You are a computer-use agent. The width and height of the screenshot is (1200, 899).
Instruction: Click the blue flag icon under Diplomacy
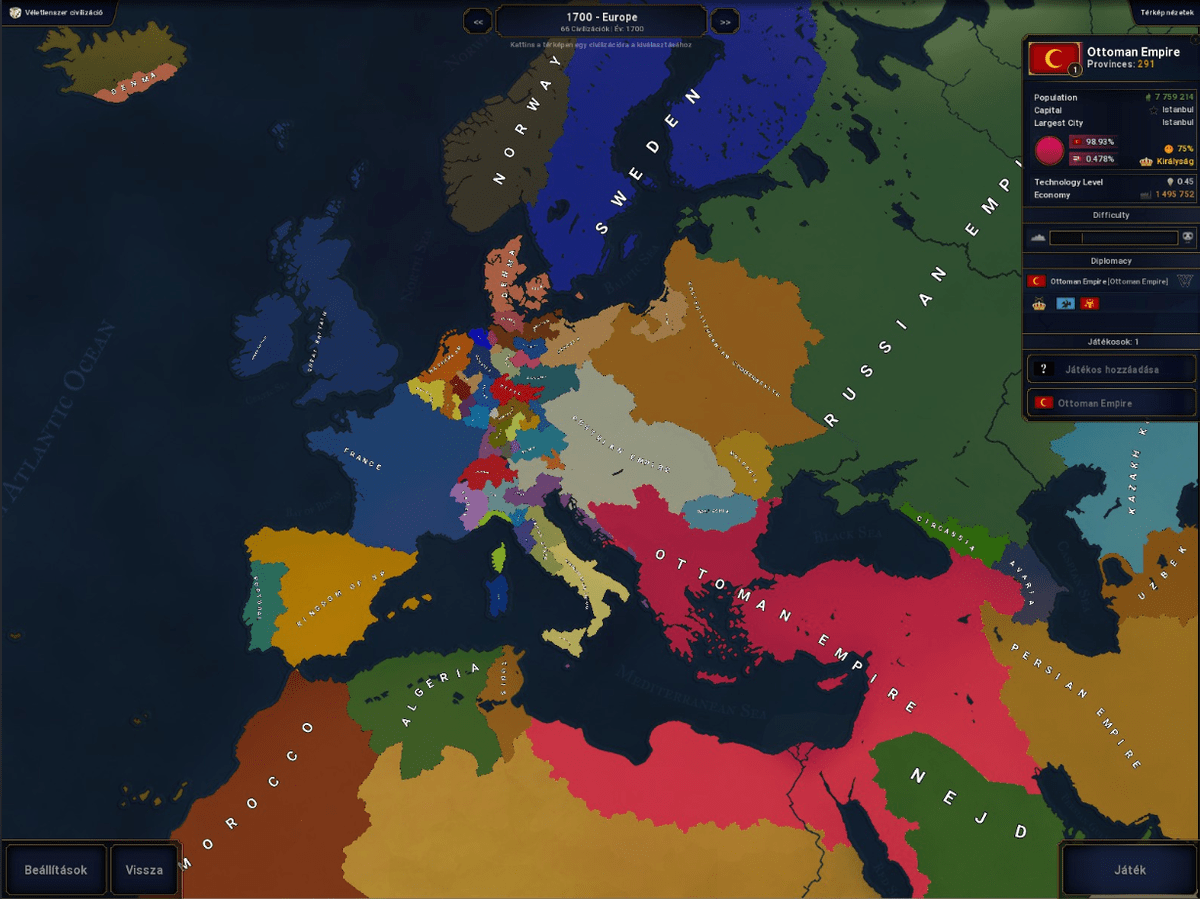(x=1065, y=303)
